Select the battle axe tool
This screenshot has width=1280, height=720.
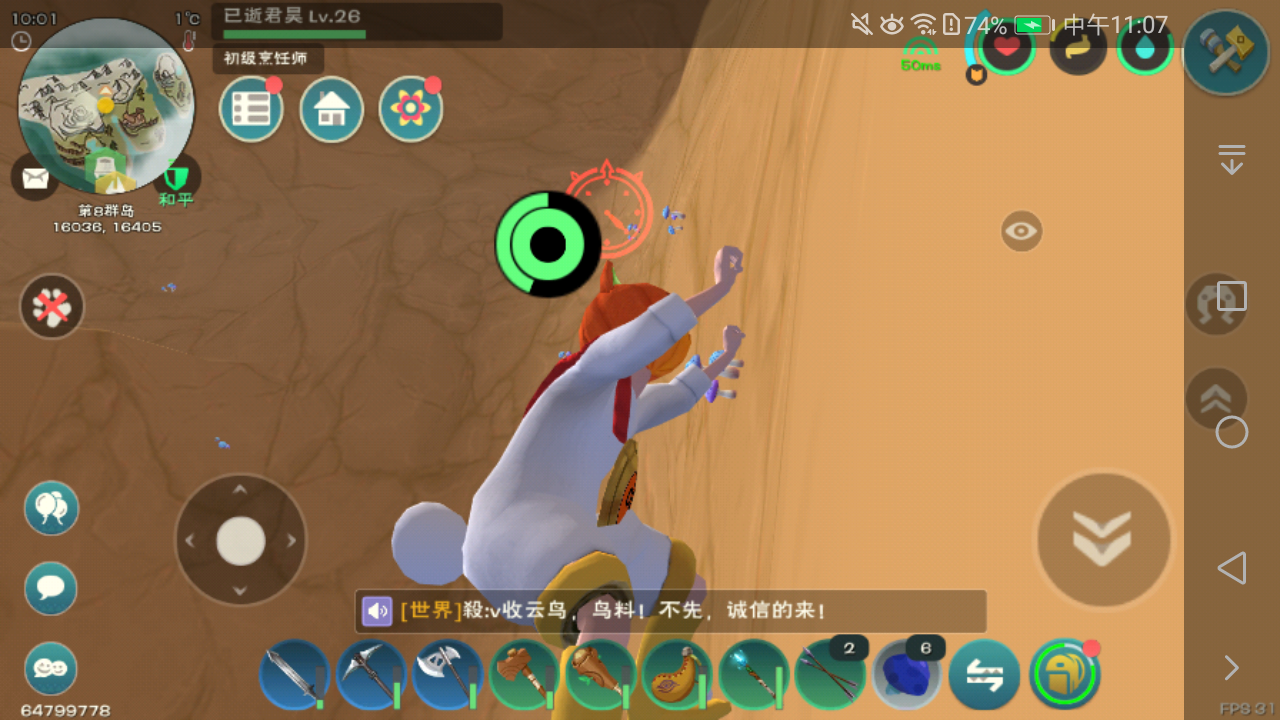coord(447,677)
